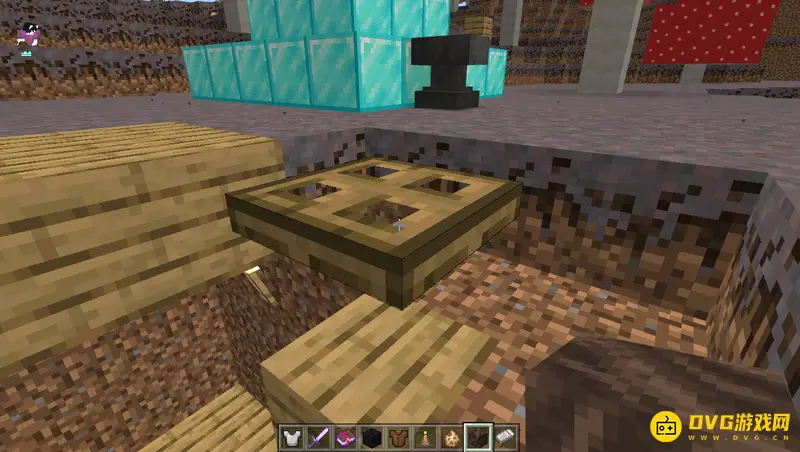Select the iron chestplate hotbar slot
The image size is (800, 452).
[x=293, y=438]
